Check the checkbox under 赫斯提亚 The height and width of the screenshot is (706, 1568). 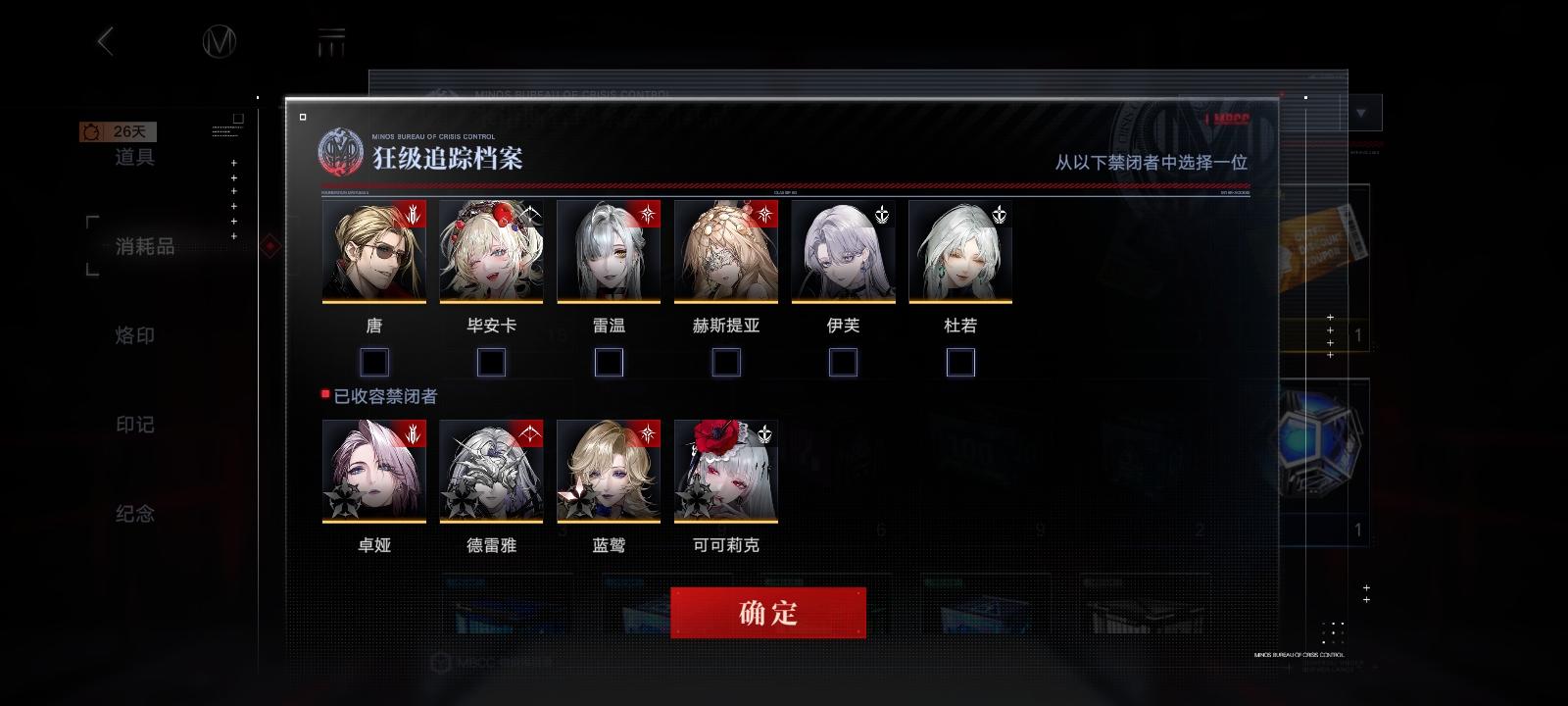[x=726, y=362]
